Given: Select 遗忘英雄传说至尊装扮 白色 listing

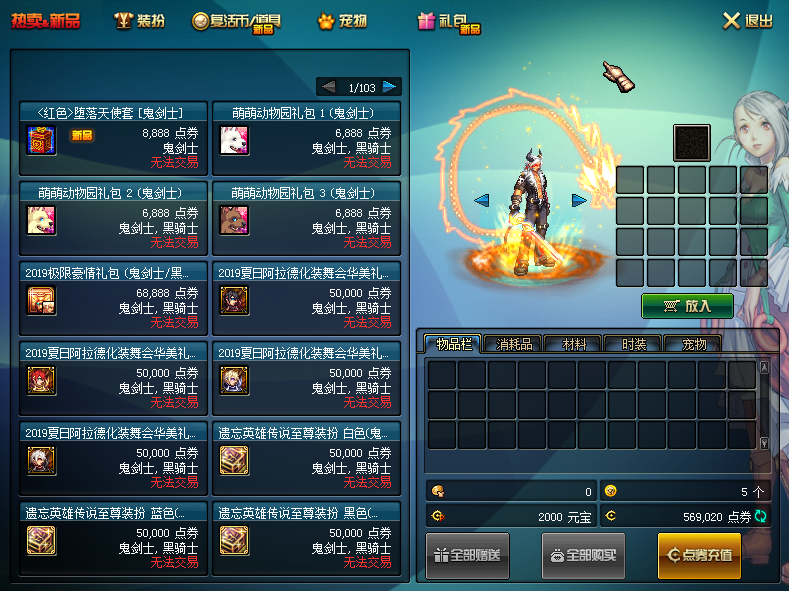Looking at the screenshot, I should click(306, 458).
